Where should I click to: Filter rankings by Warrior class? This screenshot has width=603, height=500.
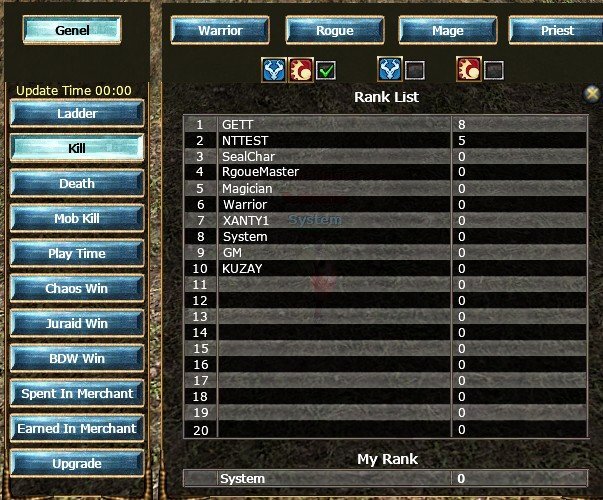[220, 30]
